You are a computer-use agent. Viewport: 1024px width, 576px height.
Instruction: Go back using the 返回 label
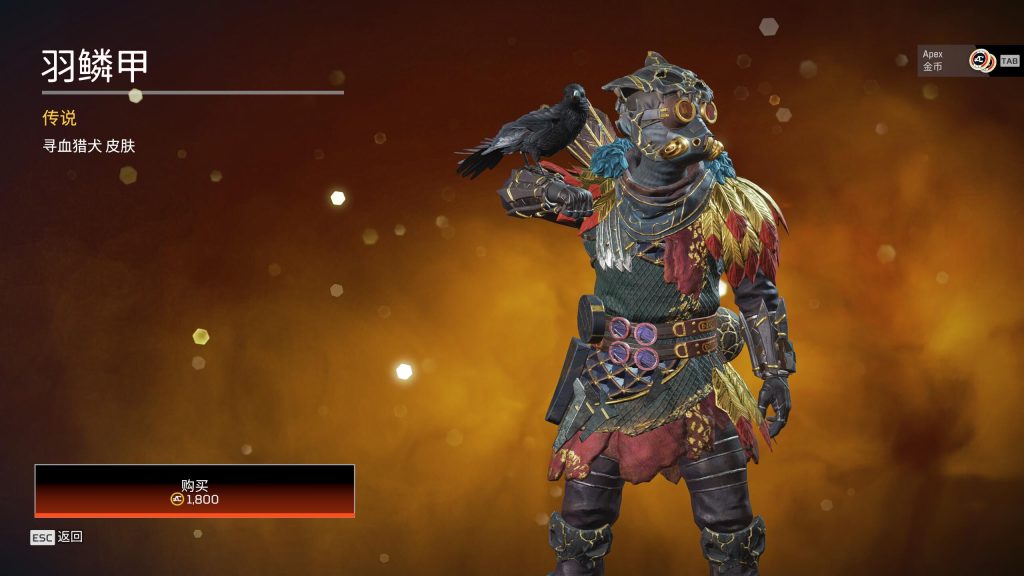pos(70,537)
